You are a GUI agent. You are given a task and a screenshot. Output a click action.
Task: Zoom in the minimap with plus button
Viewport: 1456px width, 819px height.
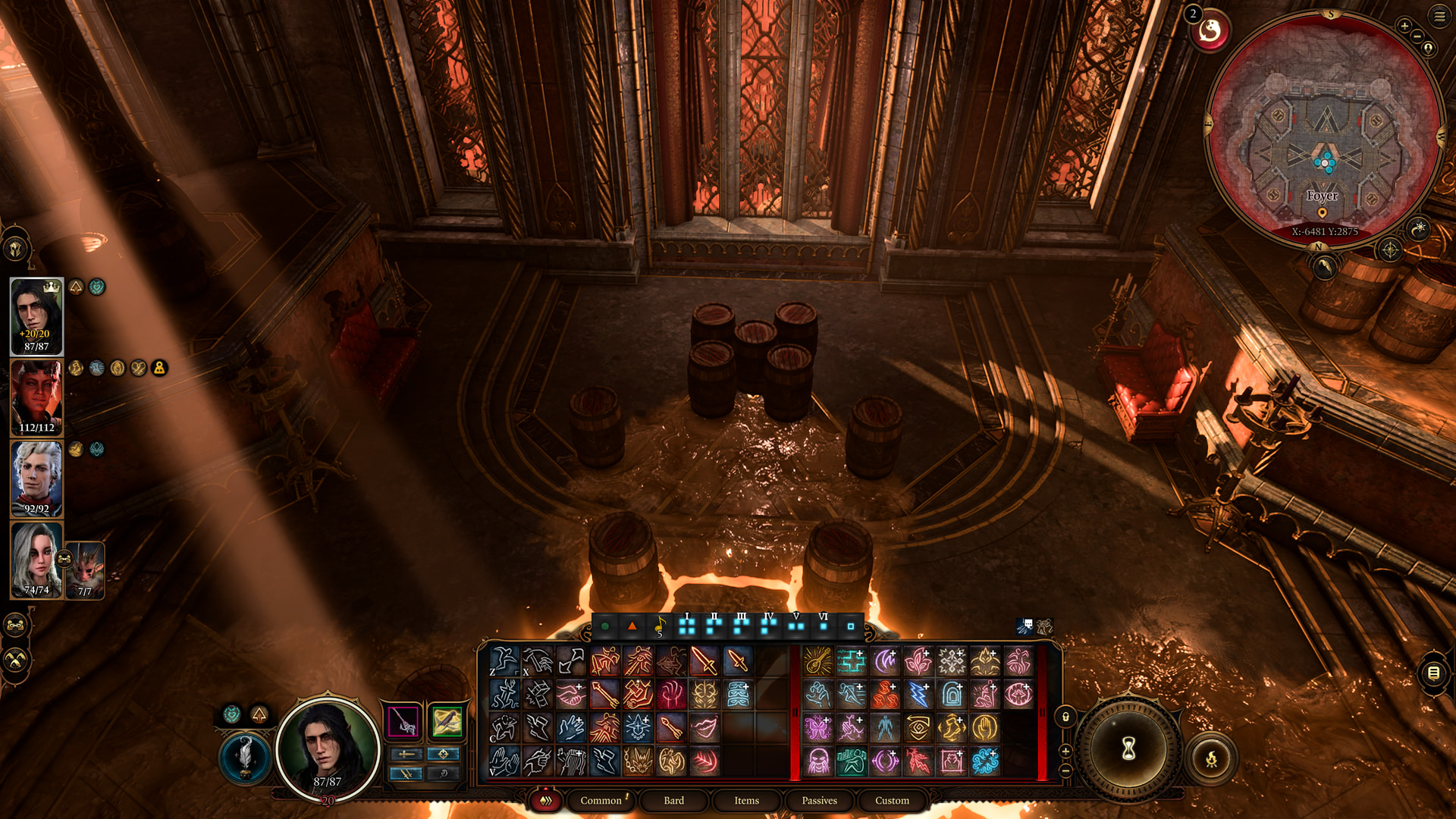(x=1404, y=27)
